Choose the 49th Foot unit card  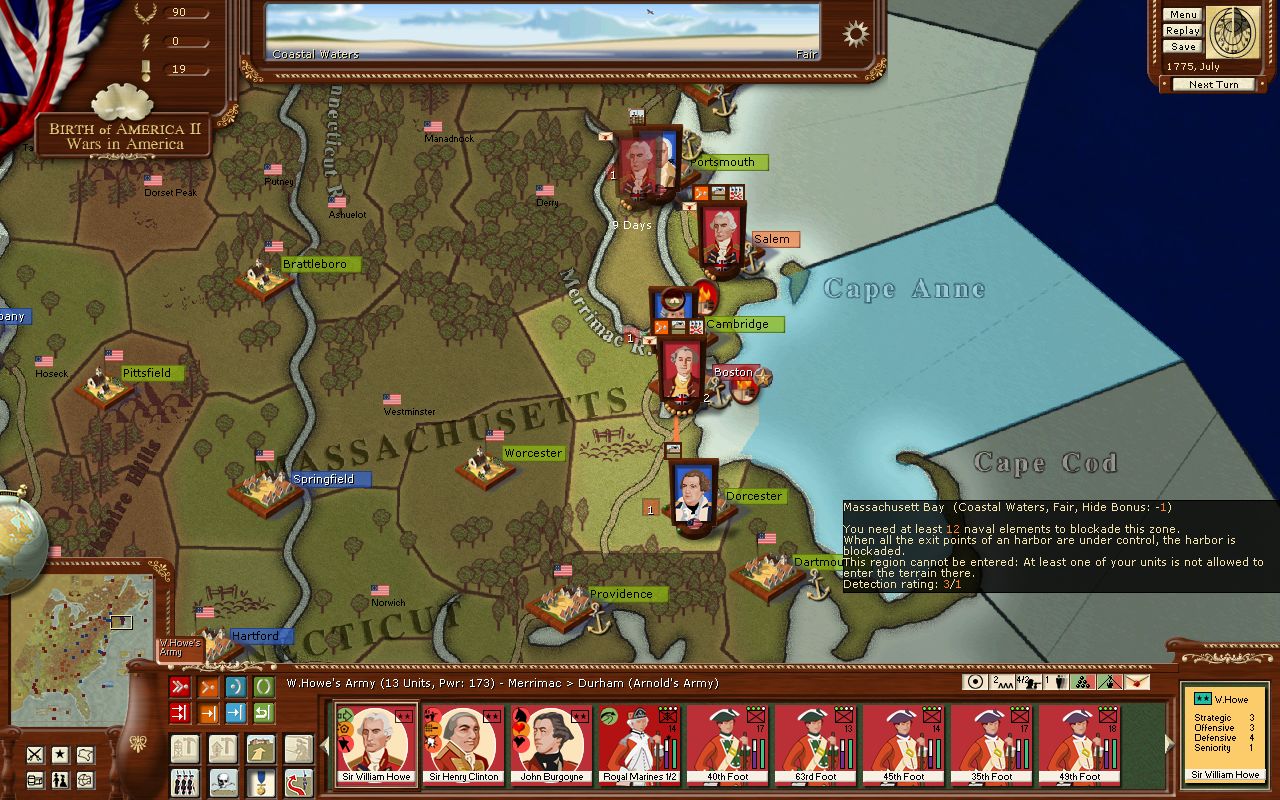click(1079, 745)
